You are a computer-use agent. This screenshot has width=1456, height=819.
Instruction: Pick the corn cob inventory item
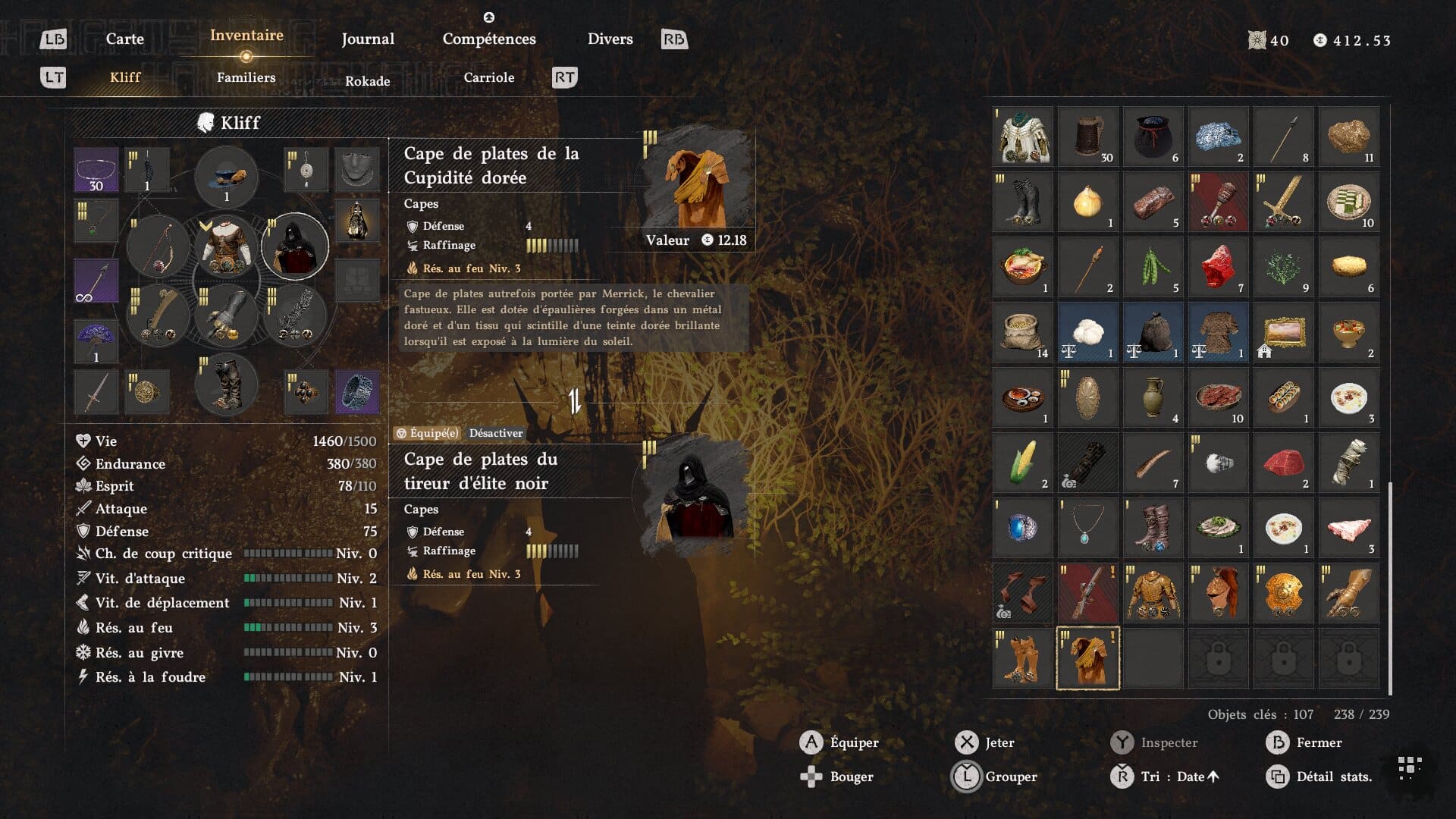point(1022,462)
